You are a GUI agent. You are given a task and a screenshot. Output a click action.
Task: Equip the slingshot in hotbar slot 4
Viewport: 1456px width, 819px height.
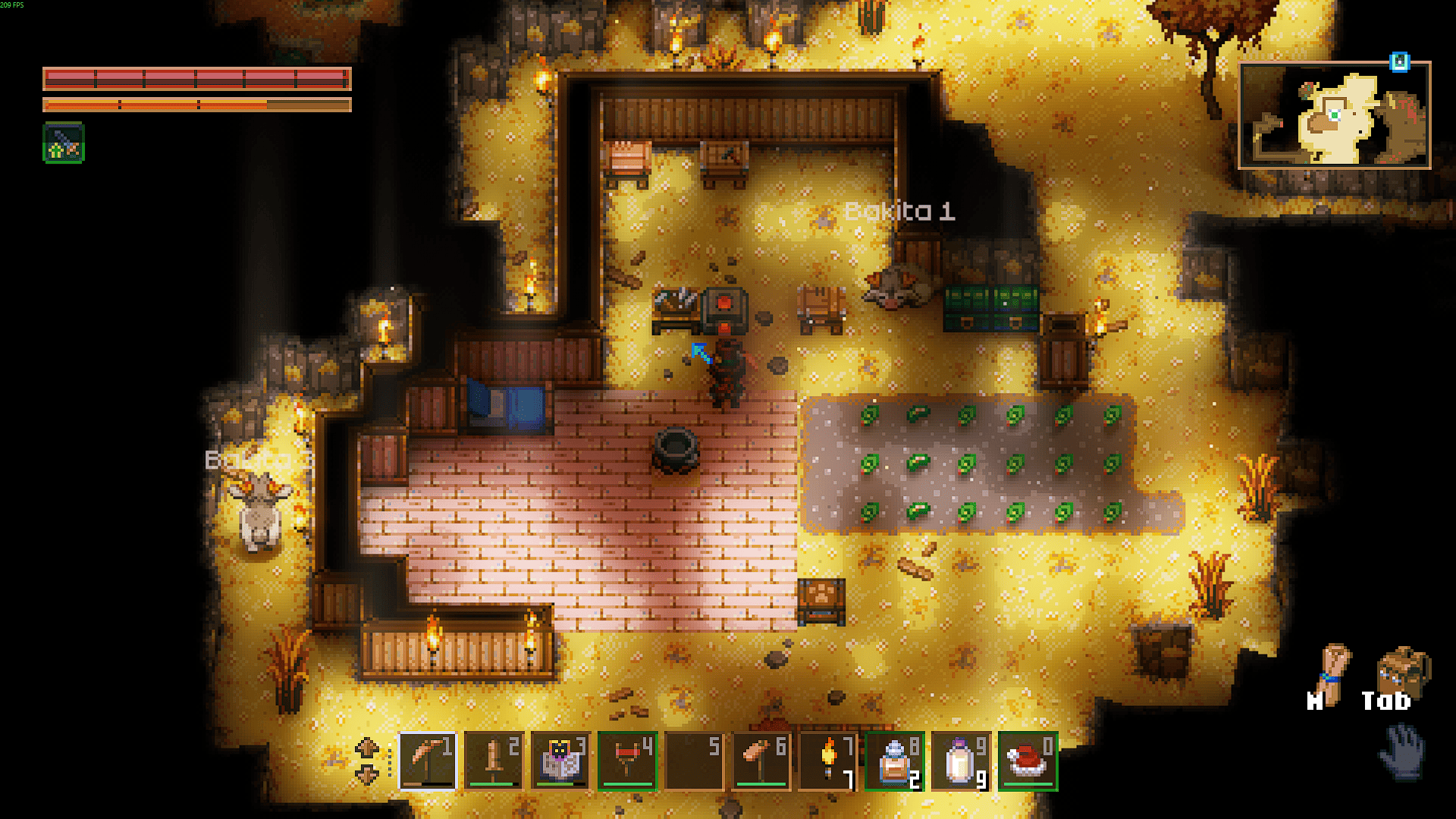627,761
